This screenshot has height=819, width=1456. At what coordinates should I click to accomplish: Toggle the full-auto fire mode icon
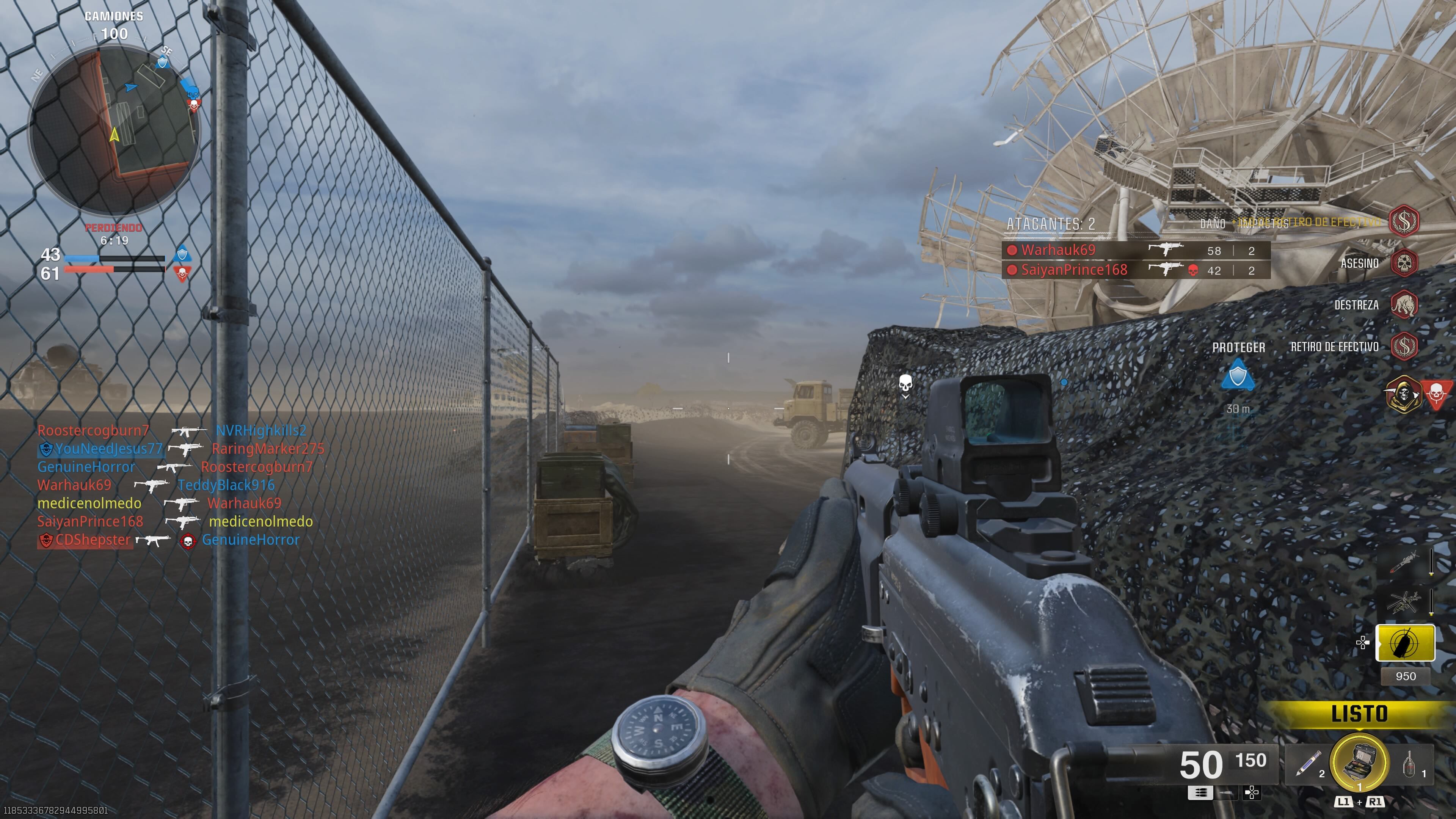(x=1200, y=793)
